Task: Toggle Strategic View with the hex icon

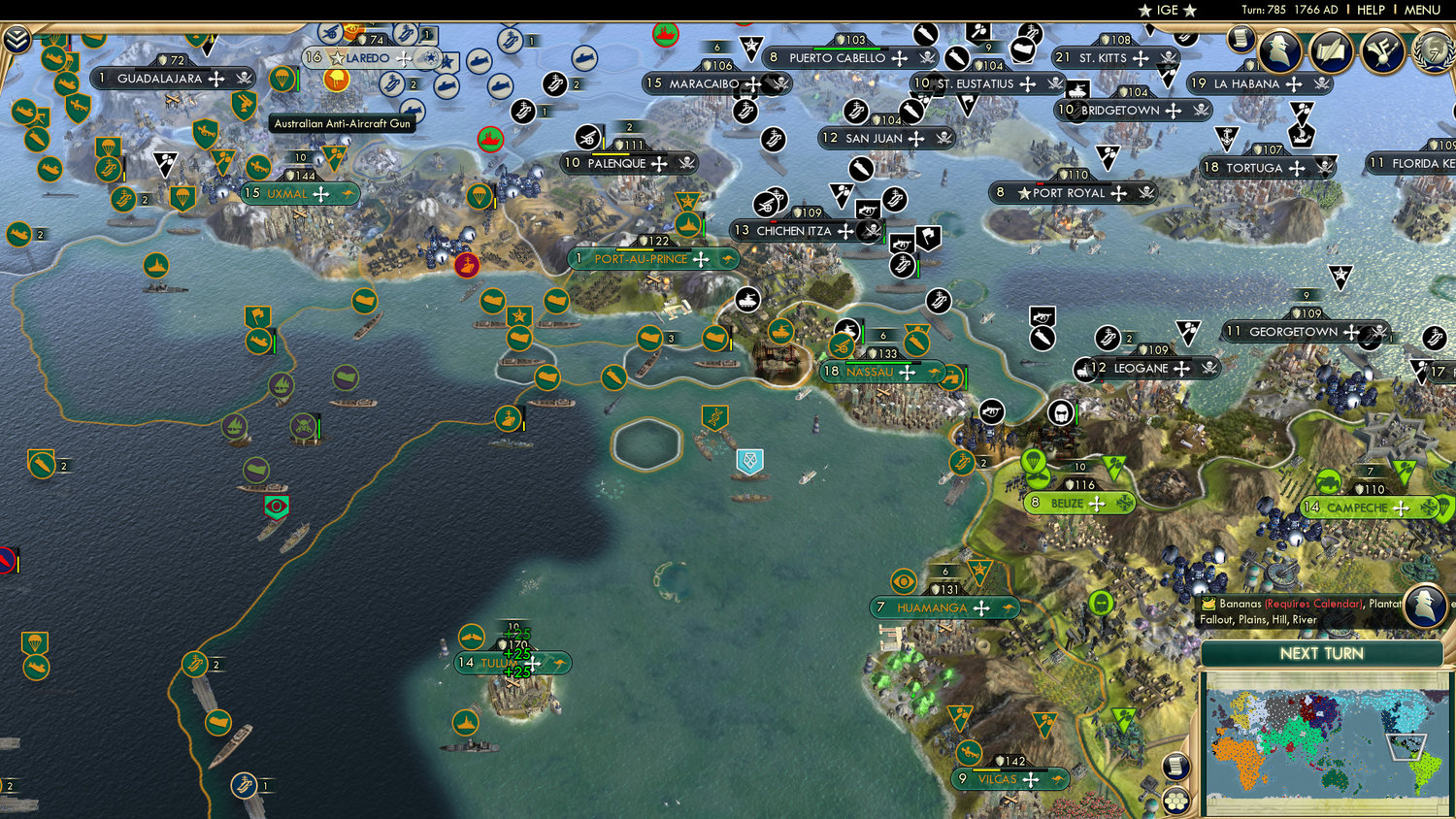Action: point(1175,802)
